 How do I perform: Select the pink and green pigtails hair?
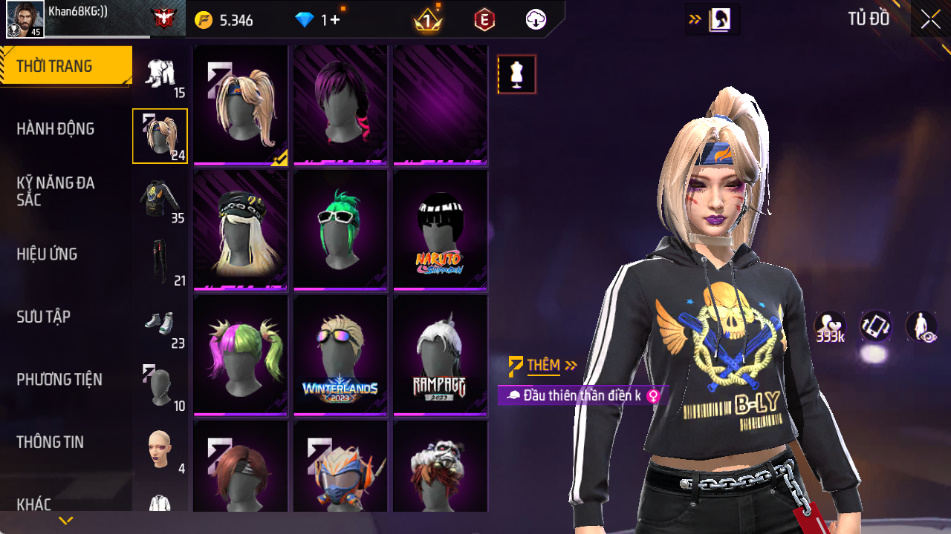pos(240,355)
